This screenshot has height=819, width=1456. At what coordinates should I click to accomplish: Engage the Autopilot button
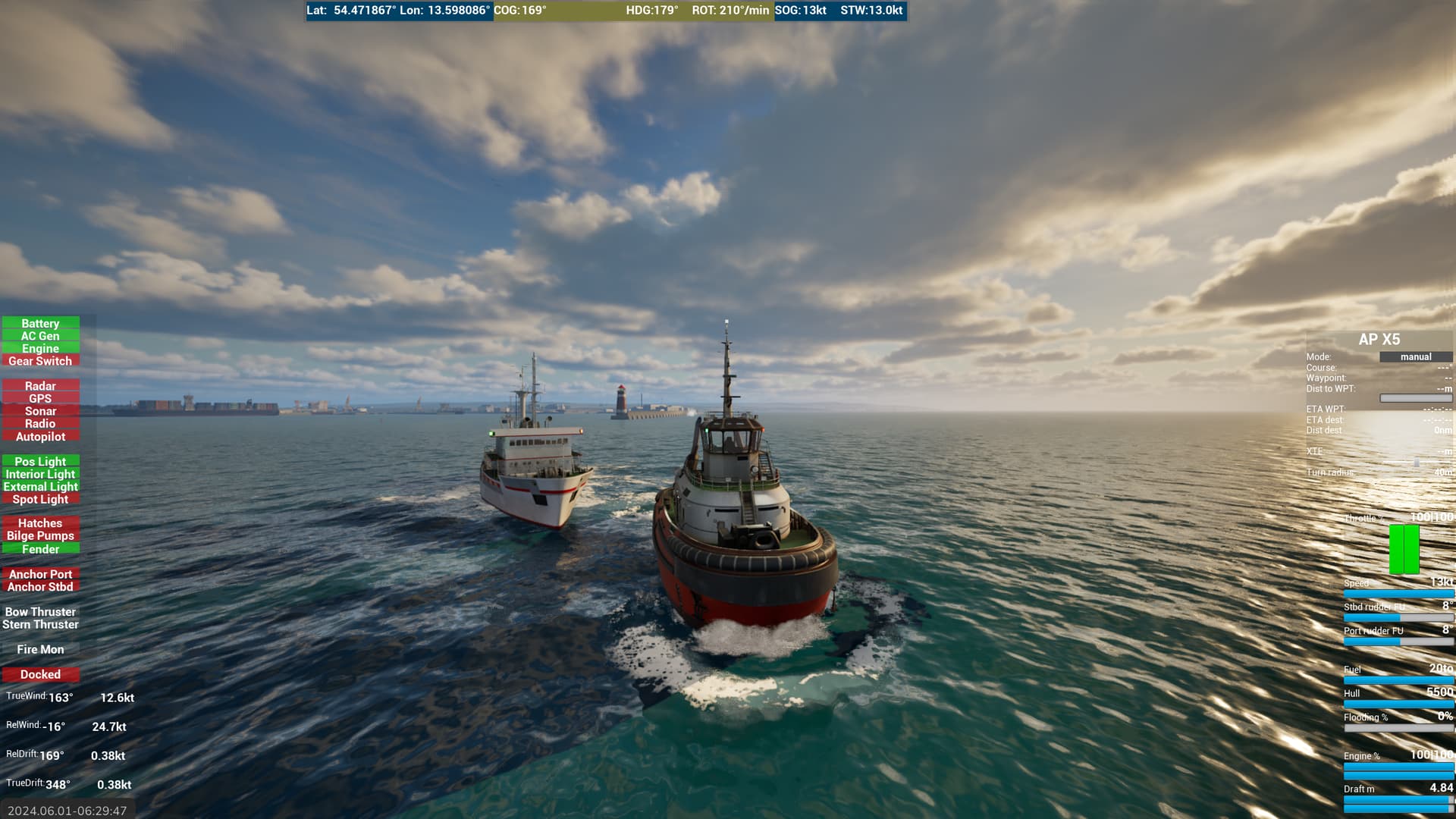tap(40, 437)
